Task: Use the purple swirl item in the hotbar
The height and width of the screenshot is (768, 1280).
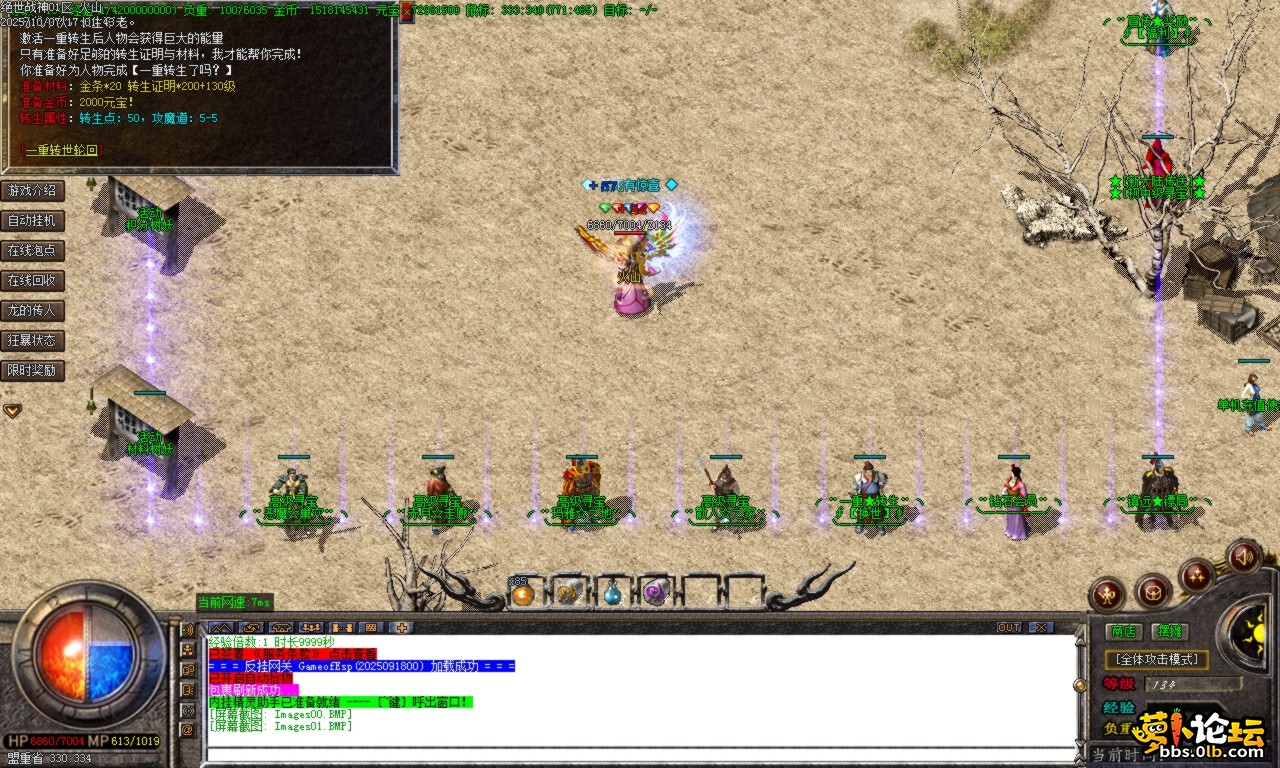Action: coord(656,594)
